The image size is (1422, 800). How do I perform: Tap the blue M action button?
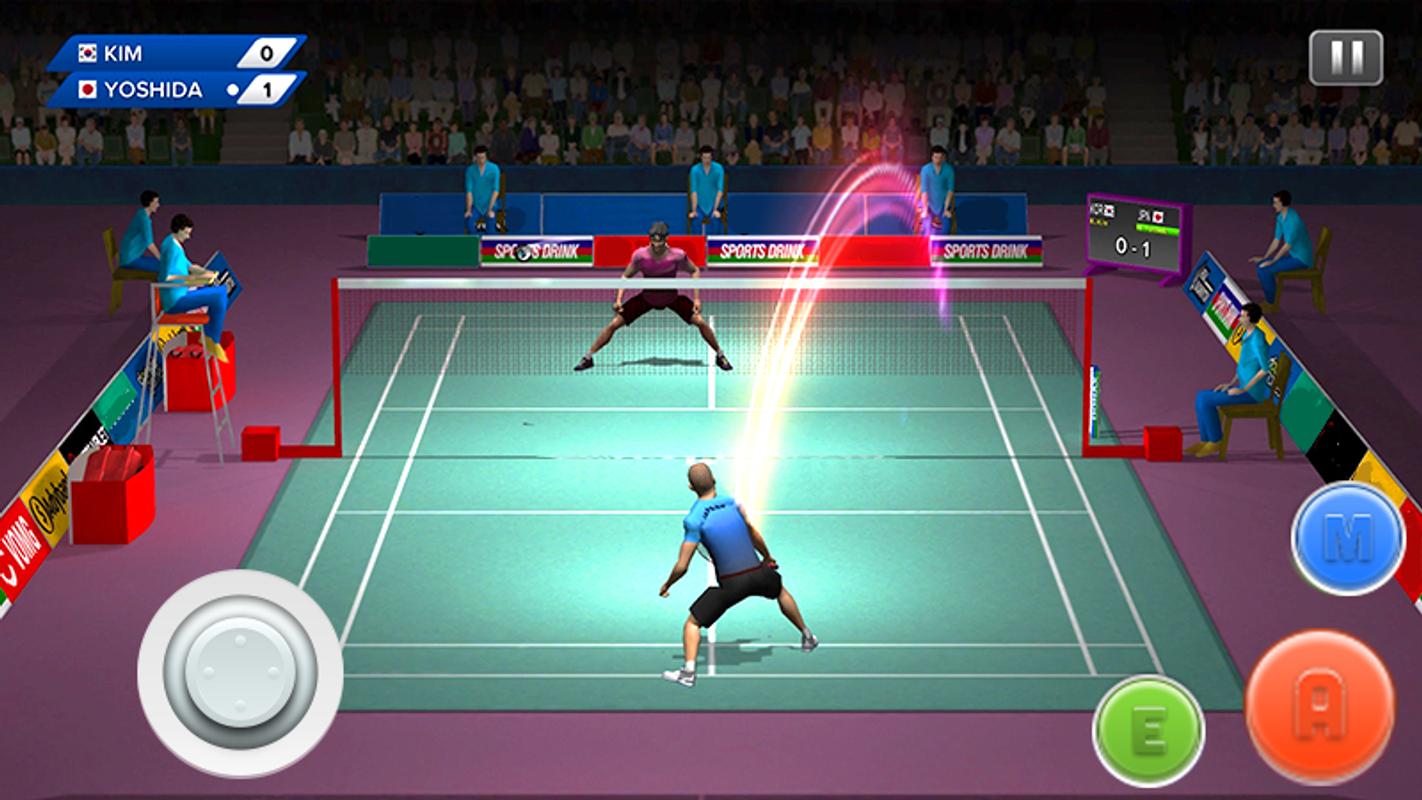point(1347,538)
